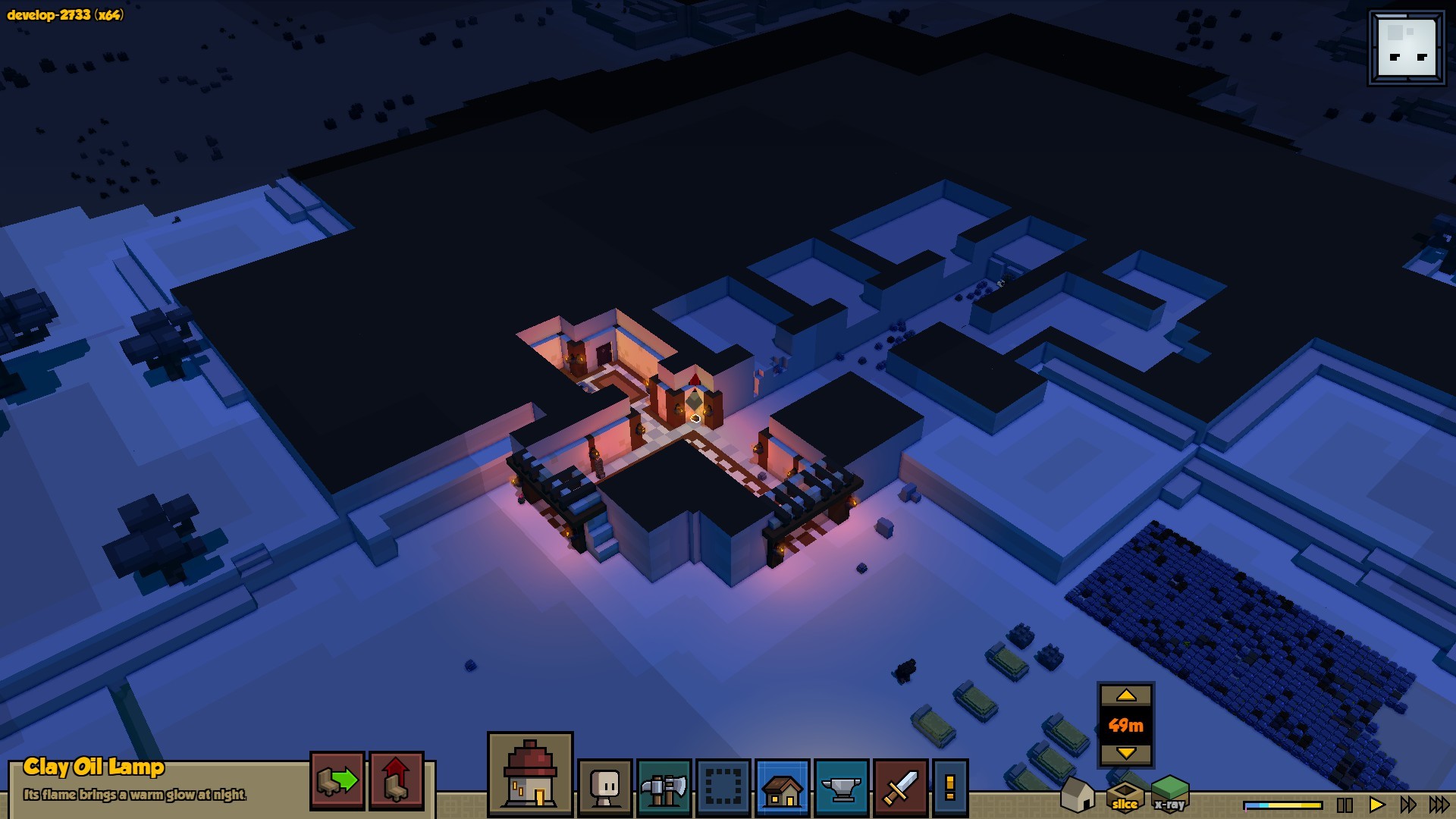Open the town overview house icon
1456x819 pixels.
[x=530, y=774]
